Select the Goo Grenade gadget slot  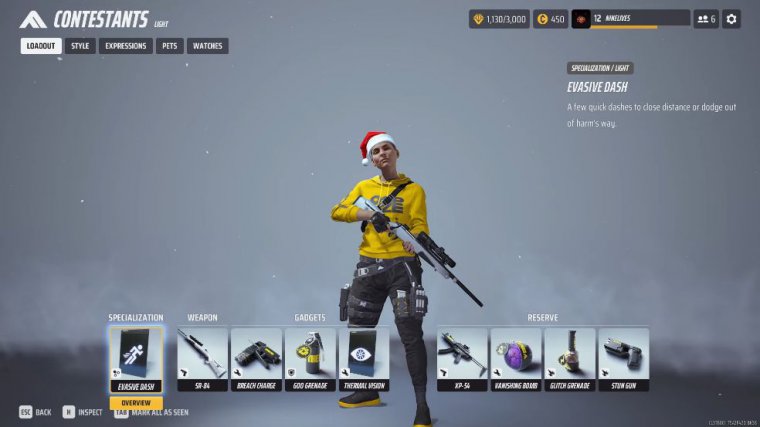tap(310, 358)
